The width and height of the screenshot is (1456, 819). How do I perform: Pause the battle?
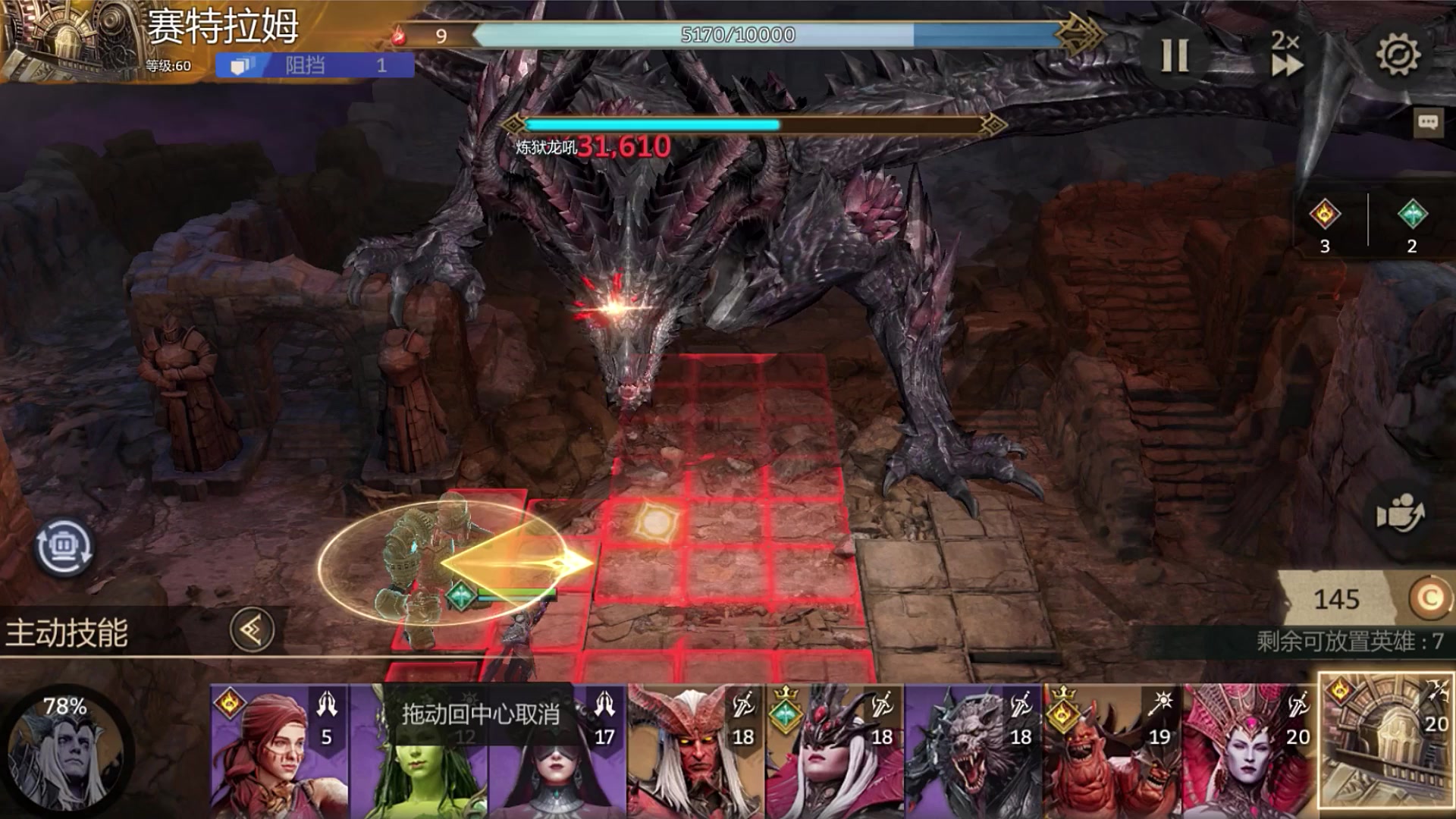coord(1175,55)
